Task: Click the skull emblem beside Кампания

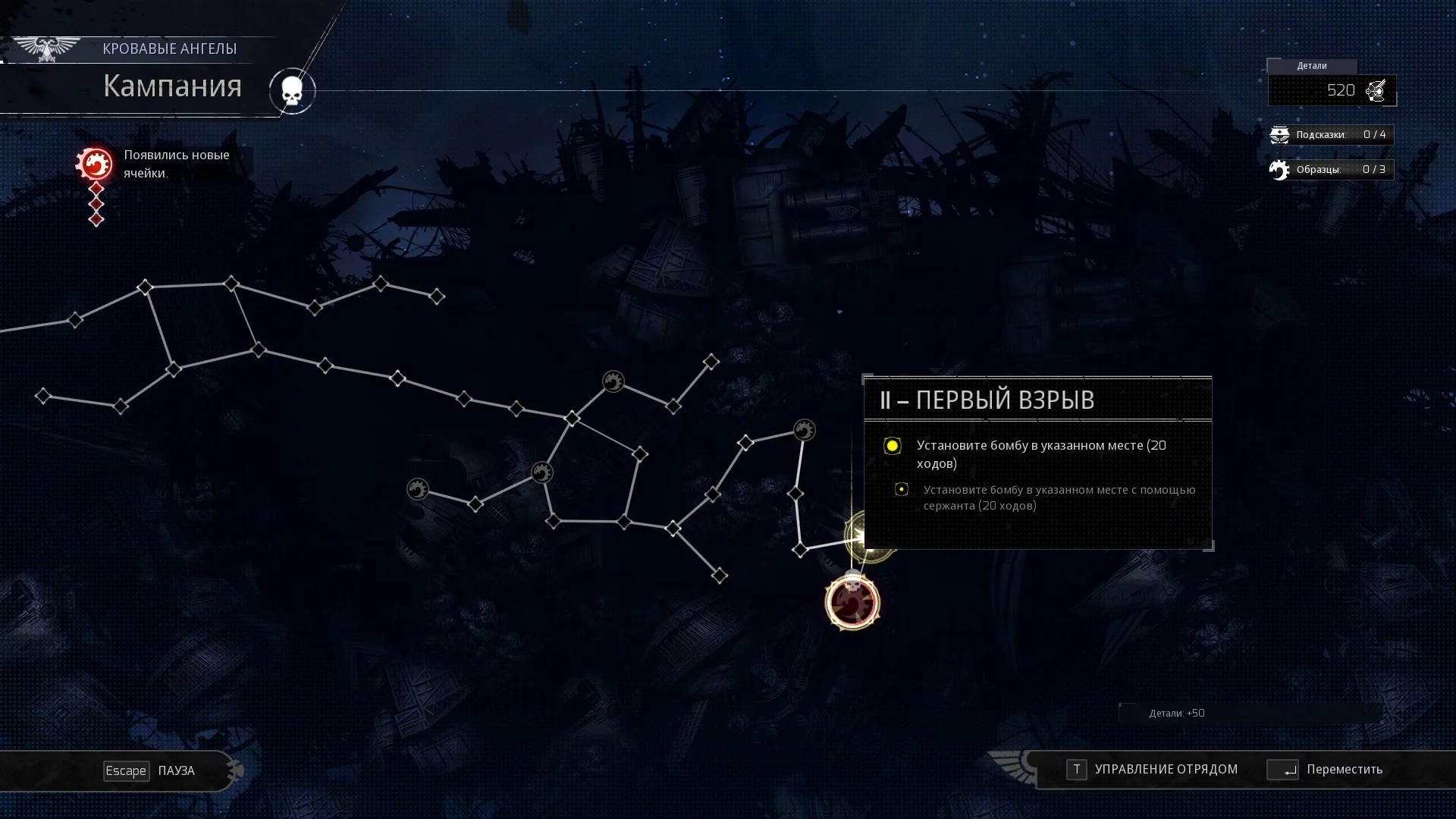Action: tap(292, 91)
